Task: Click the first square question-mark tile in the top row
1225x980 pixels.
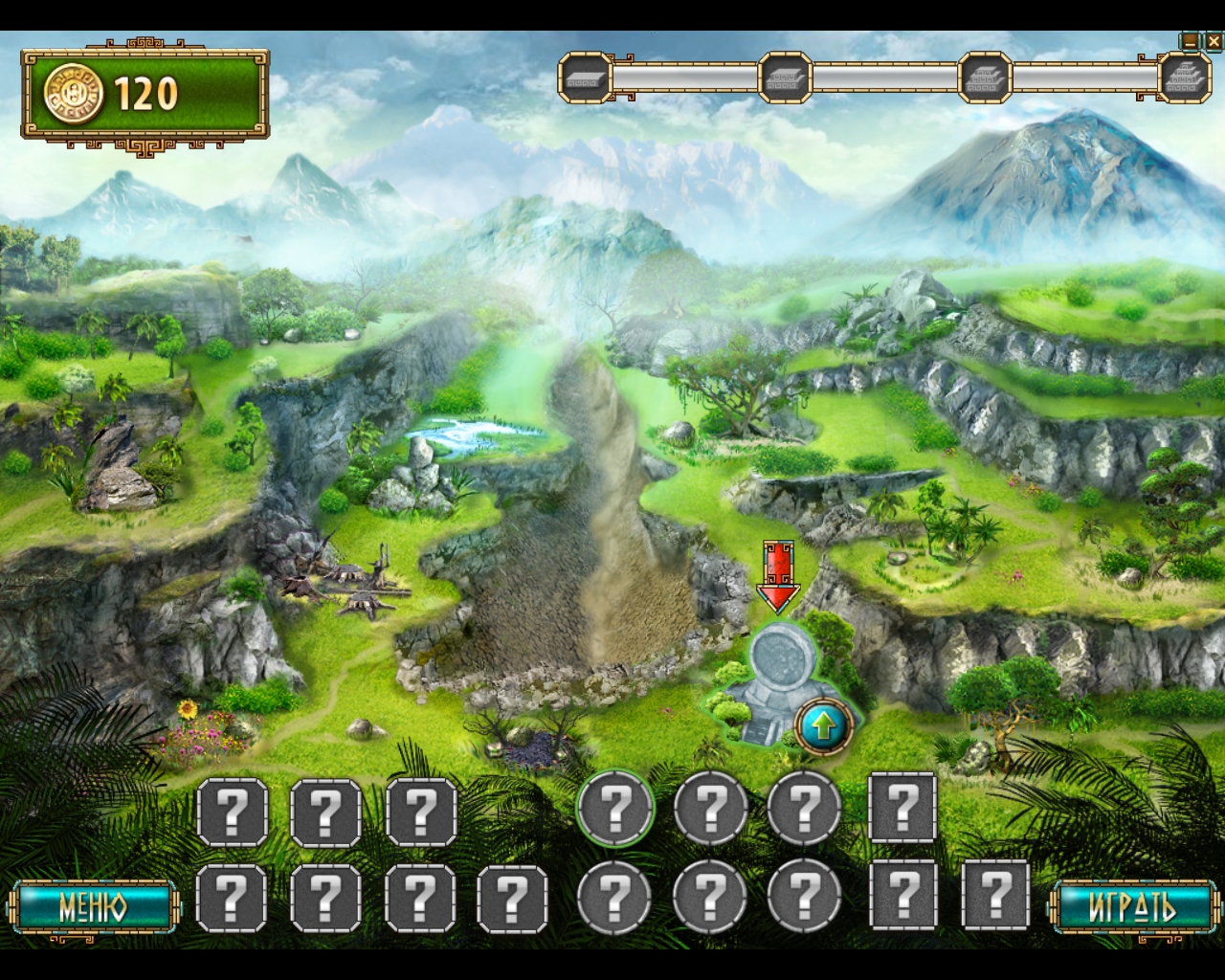Action: tap(233, 811)
